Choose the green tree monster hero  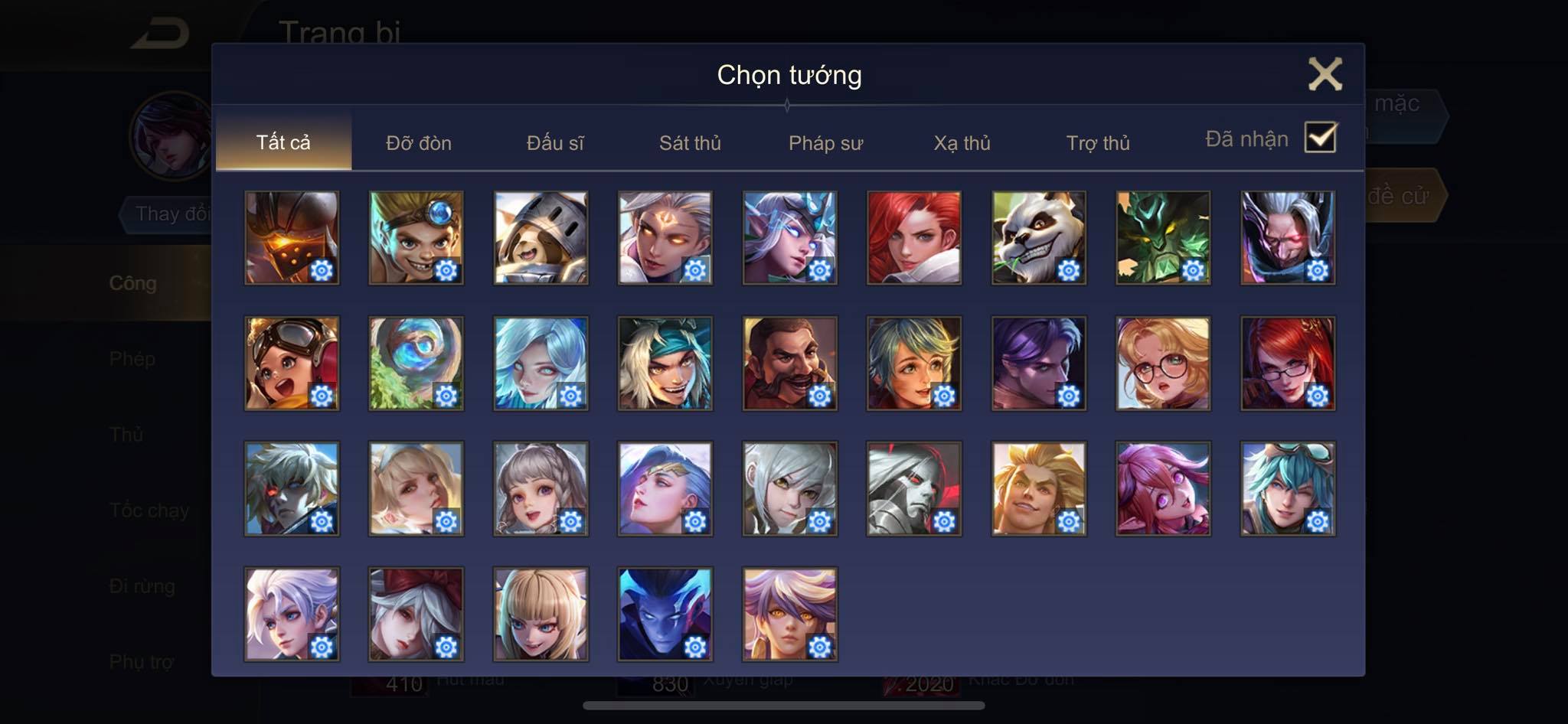[x=1163, y=238]
